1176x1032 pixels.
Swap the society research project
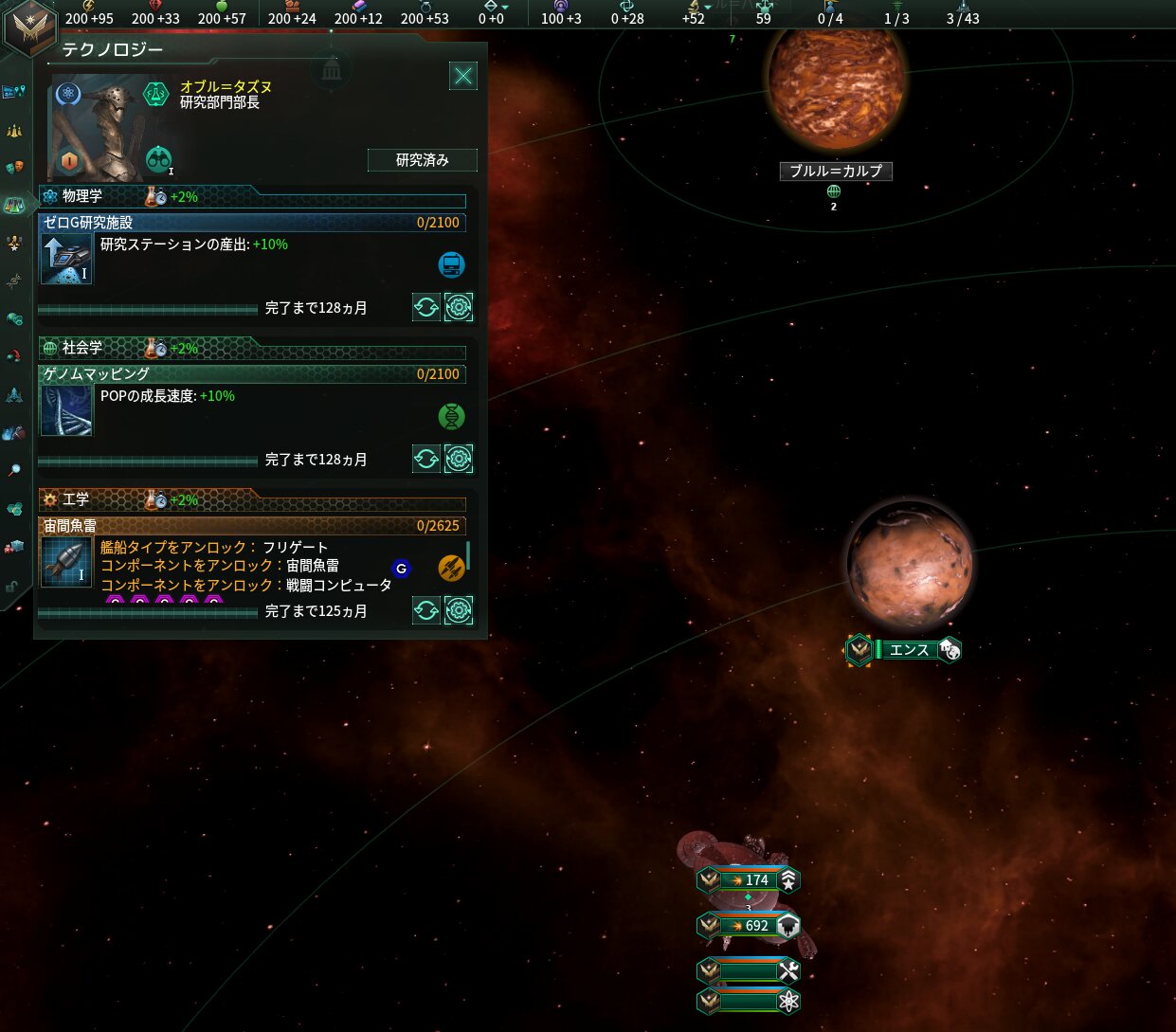point(426,459)
